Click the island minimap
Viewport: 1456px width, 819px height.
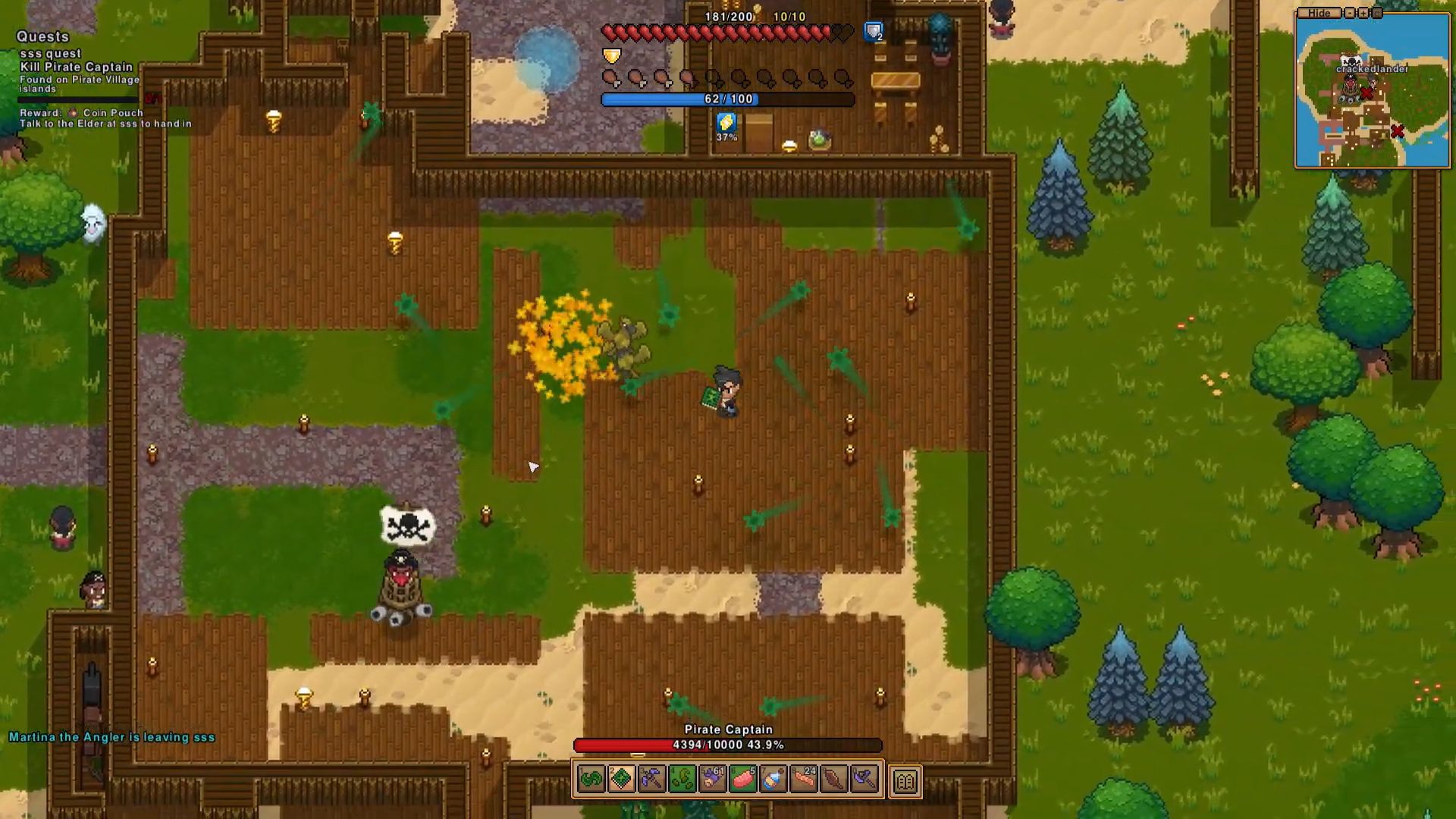pos(1372,95)
